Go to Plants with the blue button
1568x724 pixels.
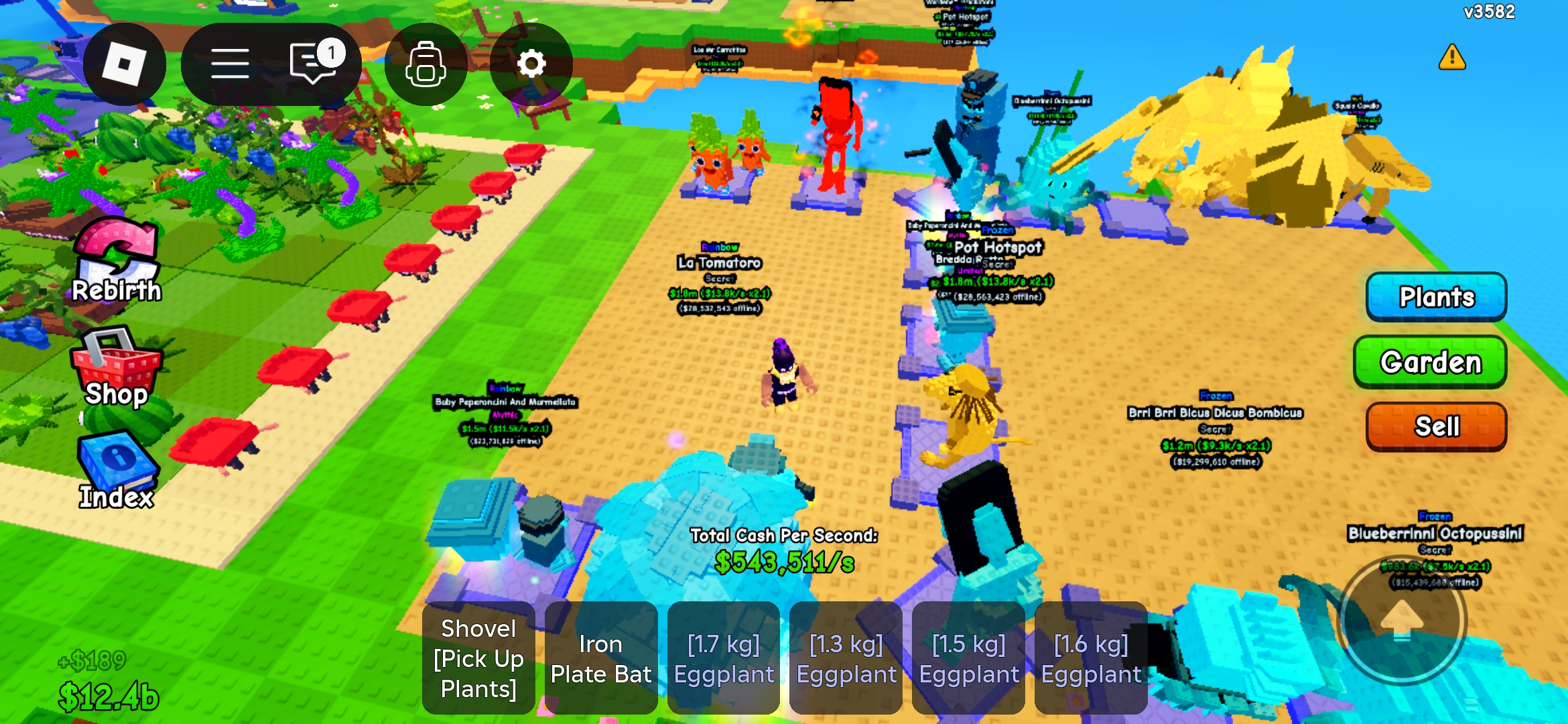[x=1436, y=296]
